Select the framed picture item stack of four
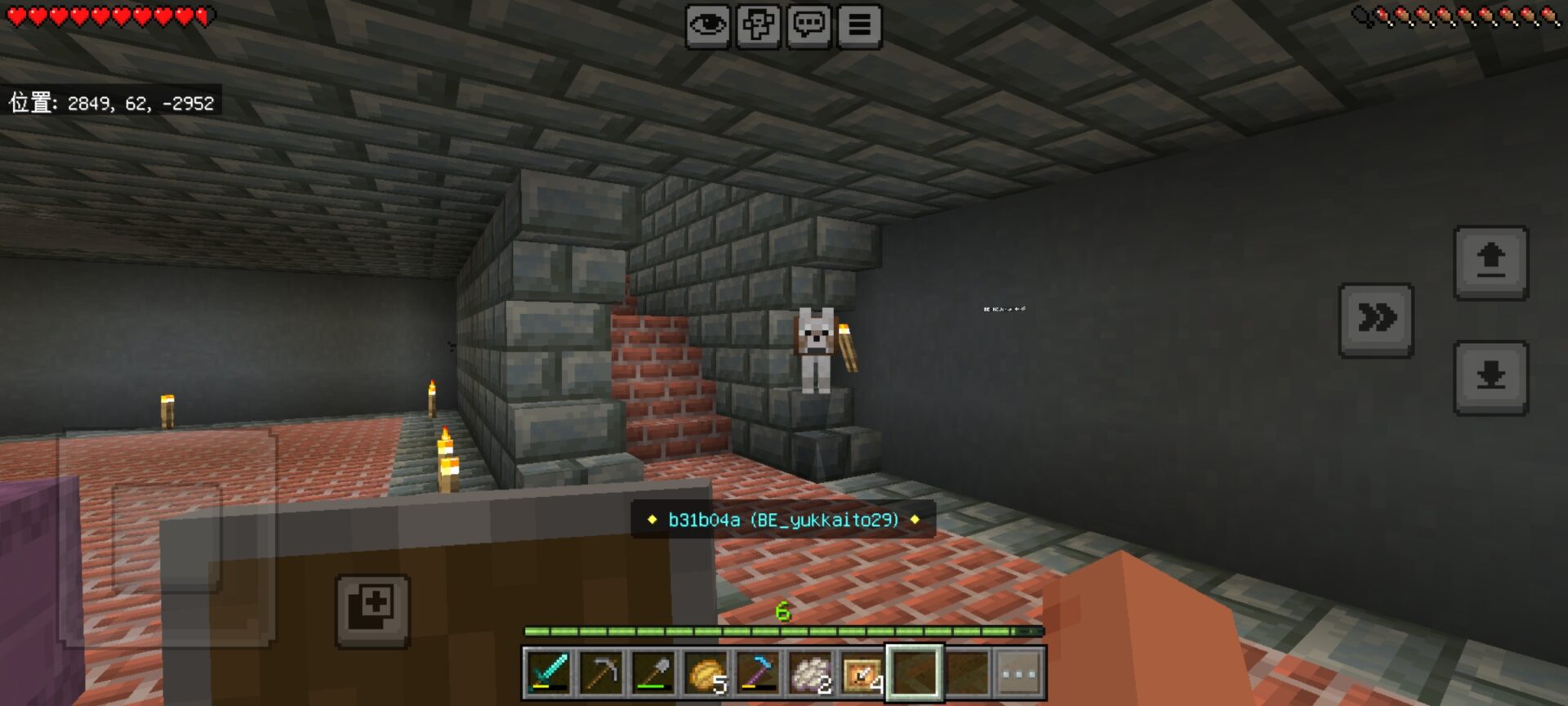The image size is (1568, 706). 862,673
